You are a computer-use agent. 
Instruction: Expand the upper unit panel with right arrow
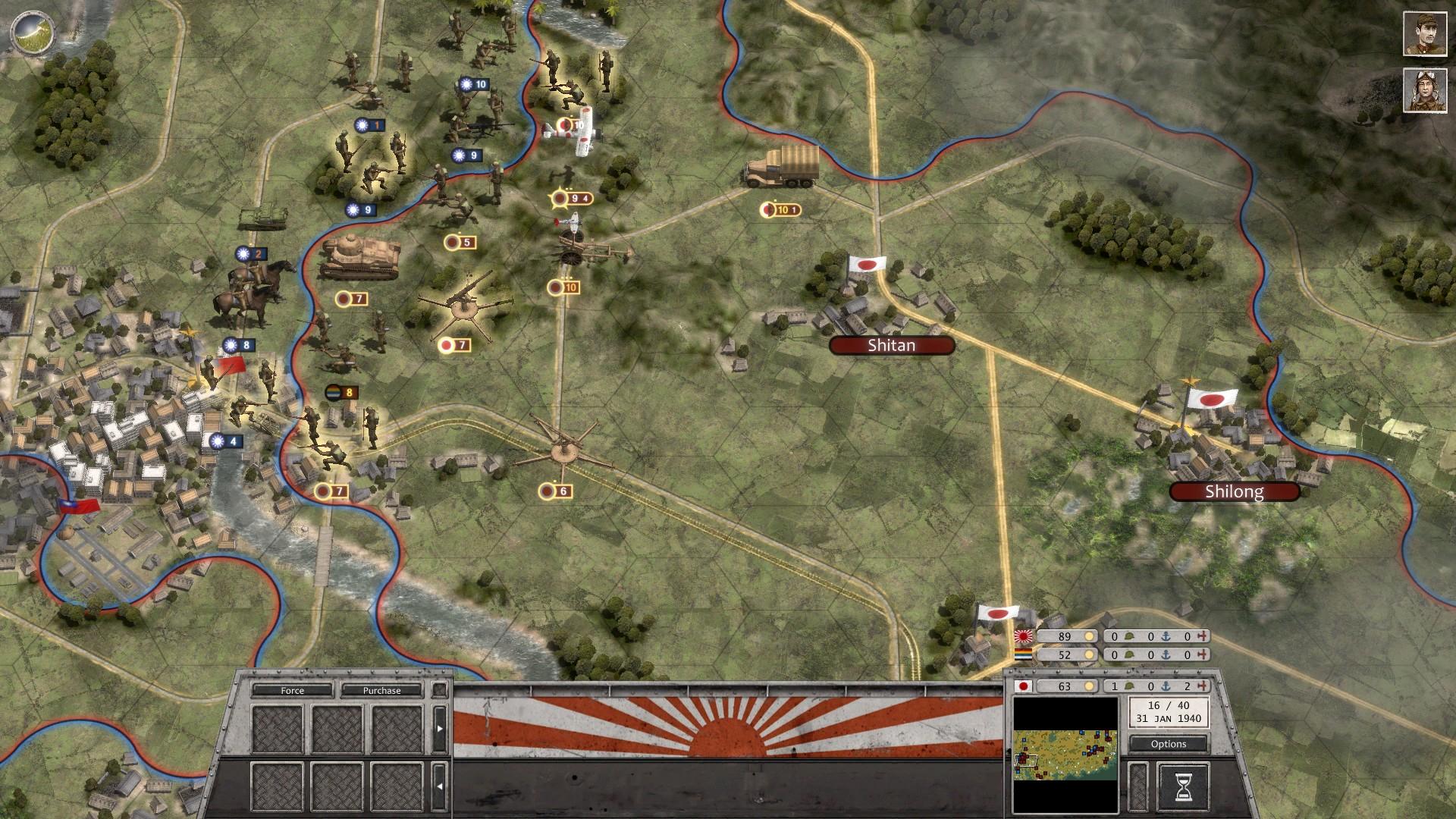pos(440,728)
